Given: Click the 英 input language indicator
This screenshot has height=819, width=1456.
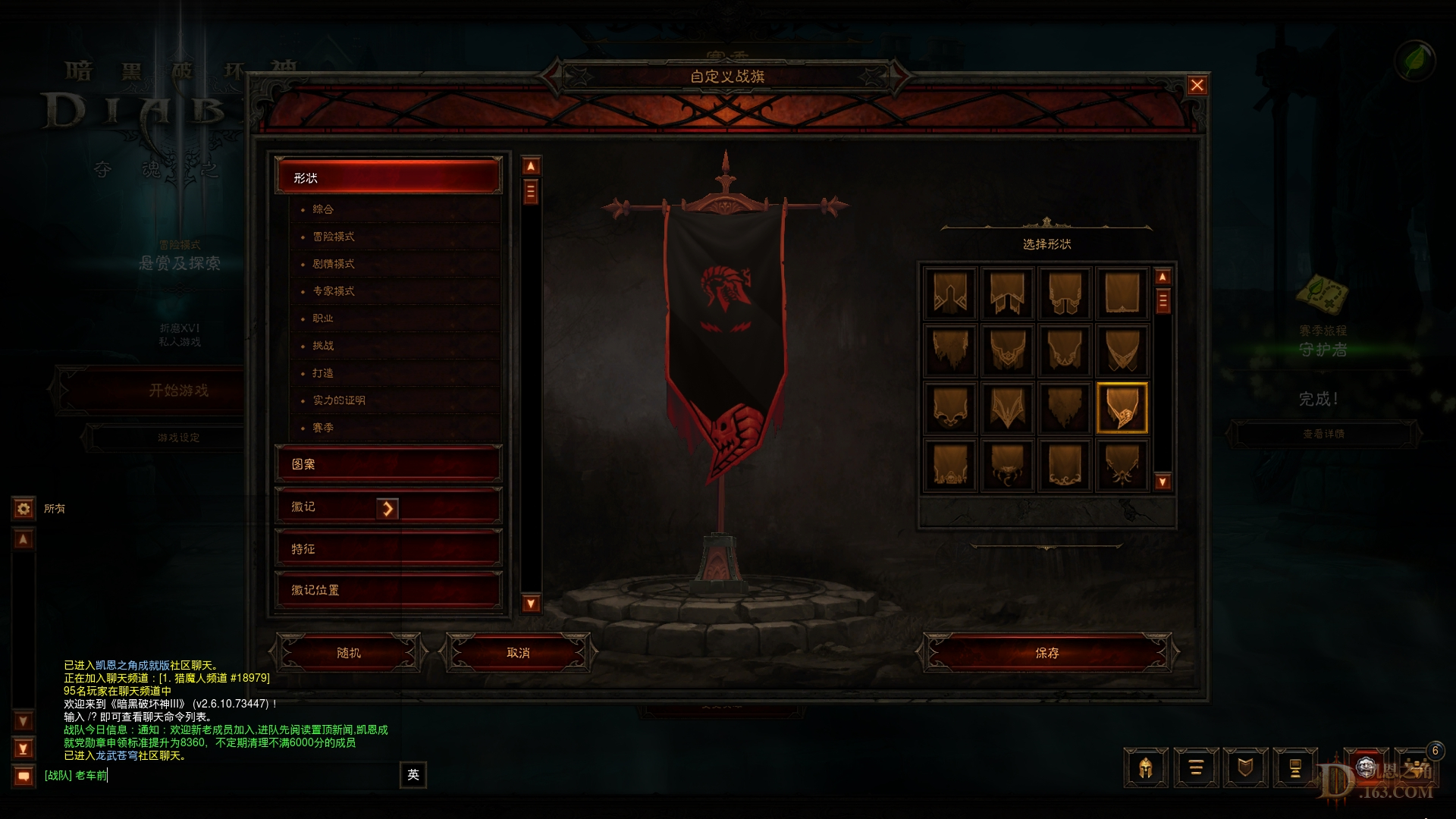Looking at the screenshot, I should (414, 775).
